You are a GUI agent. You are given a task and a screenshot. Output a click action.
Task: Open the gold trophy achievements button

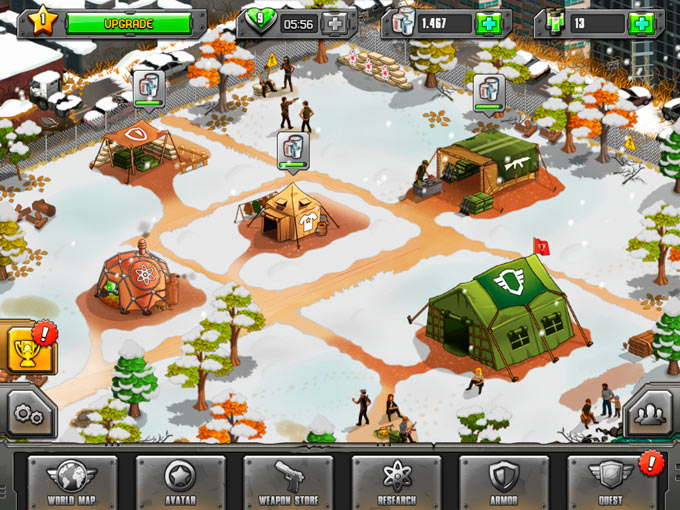pyautogui.click(x=26, y=349)
